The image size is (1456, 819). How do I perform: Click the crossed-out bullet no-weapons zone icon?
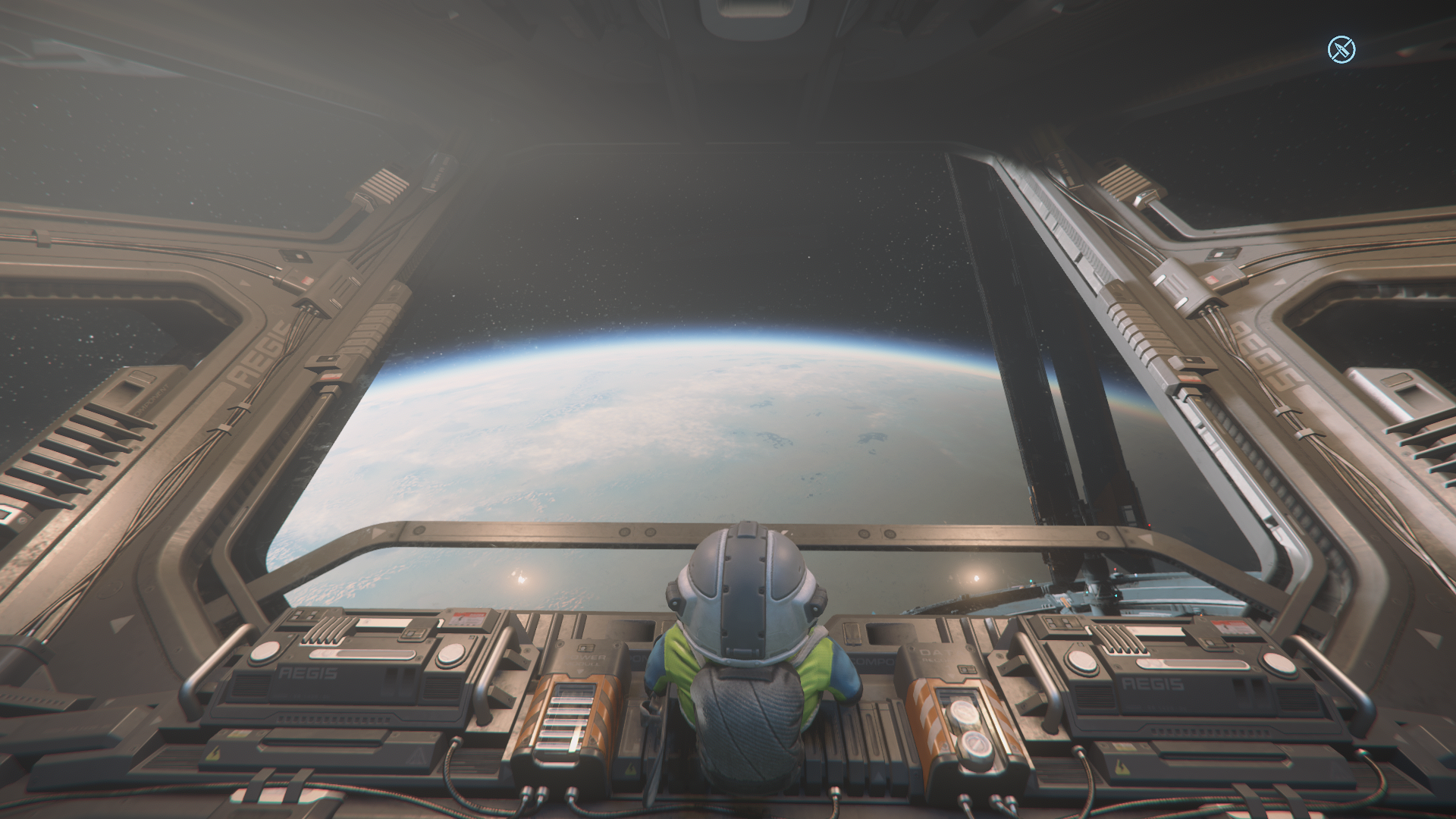coord(1341,50)
